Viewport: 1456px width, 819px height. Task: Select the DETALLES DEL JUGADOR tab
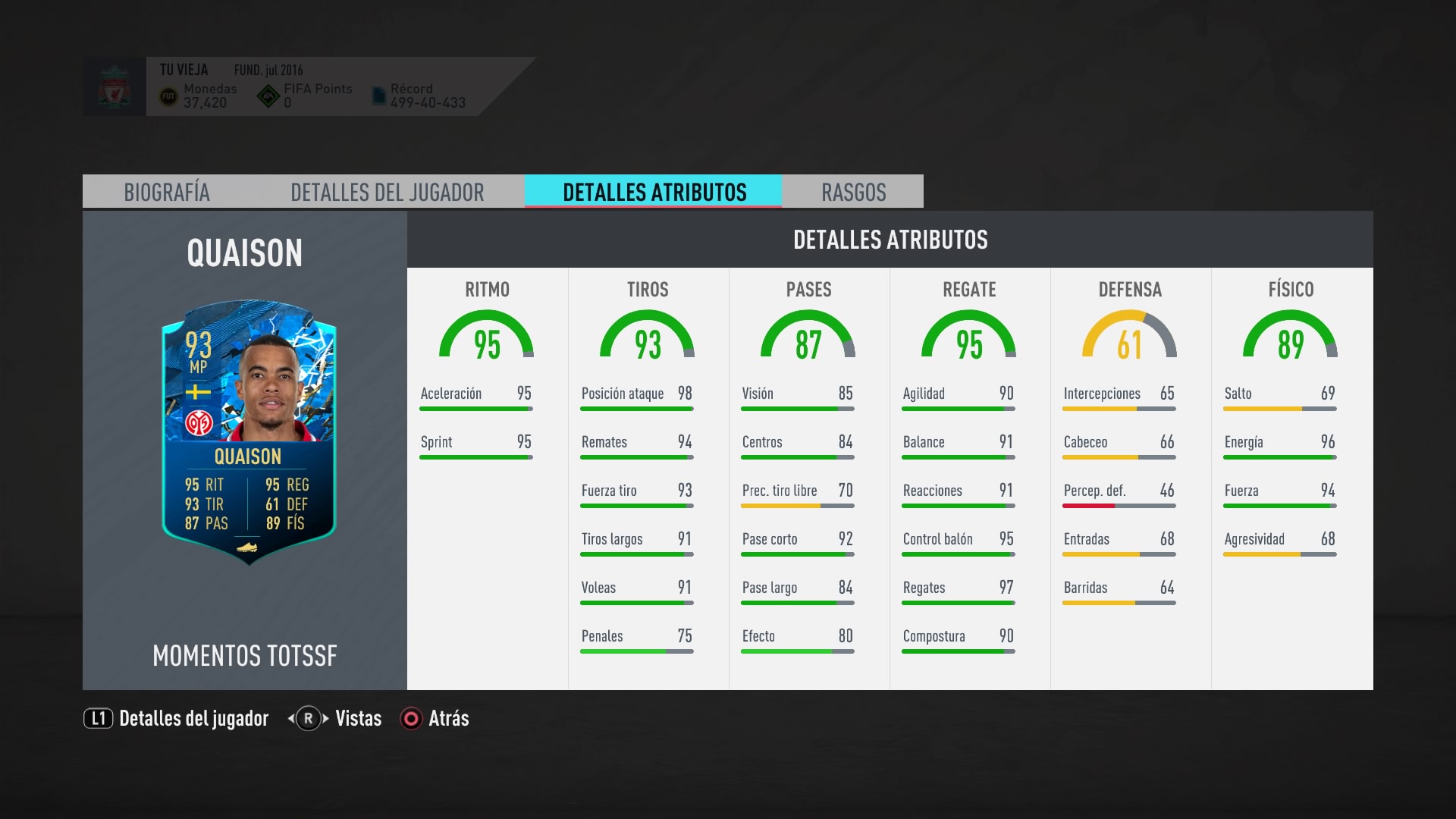click(x=387, y=192)
